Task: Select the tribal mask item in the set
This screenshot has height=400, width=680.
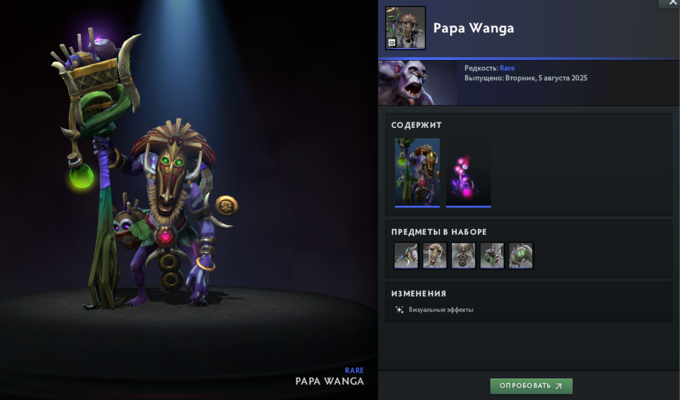Action: [435, 255]
